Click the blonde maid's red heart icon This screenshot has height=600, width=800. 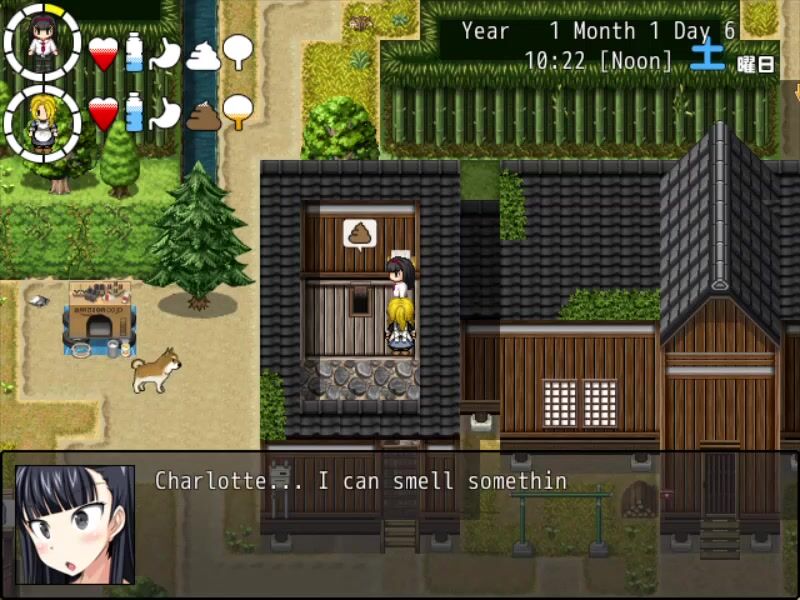tap(103, 114)
